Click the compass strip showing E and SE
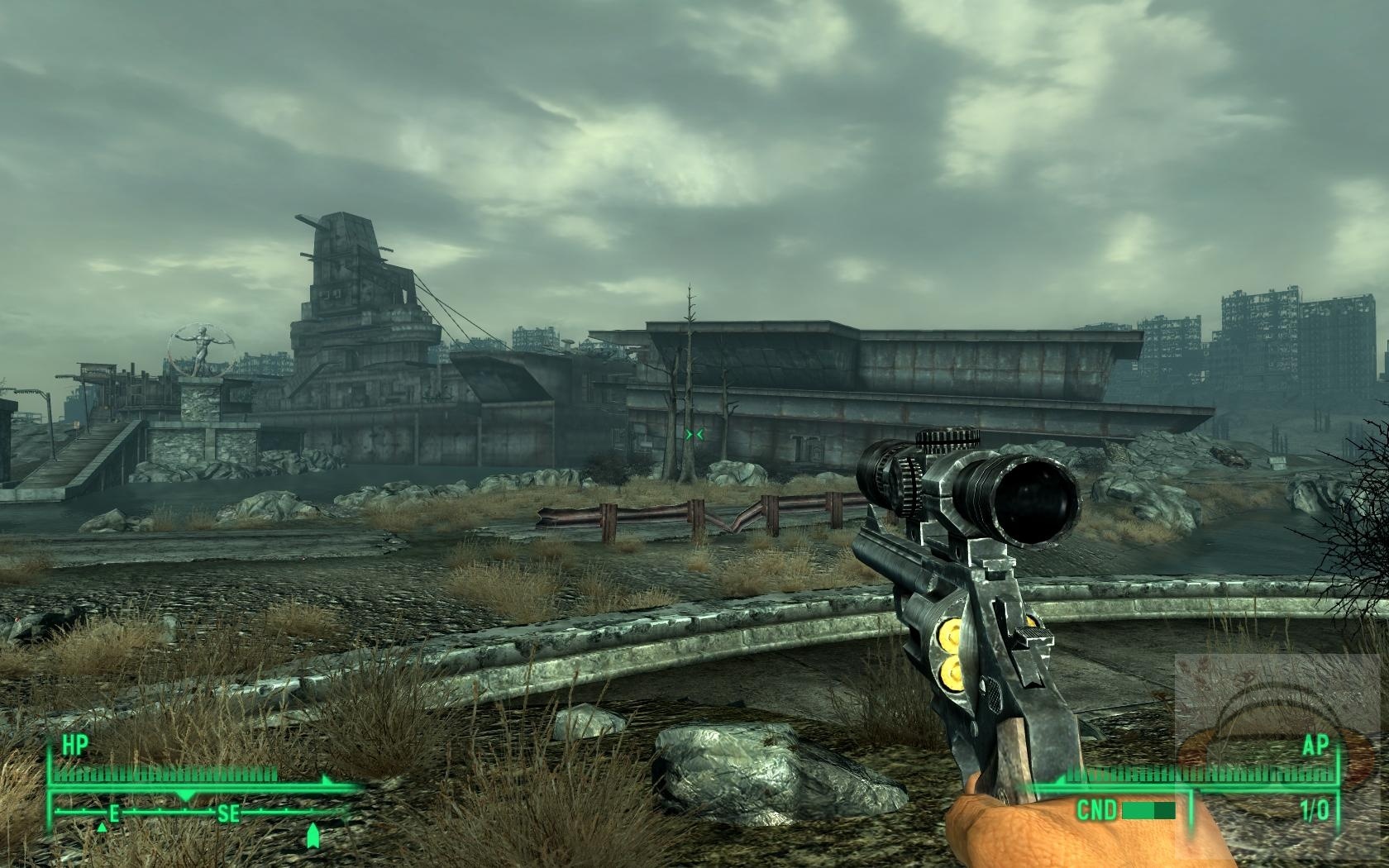The image size is (1389, 868). click(198, 814)
